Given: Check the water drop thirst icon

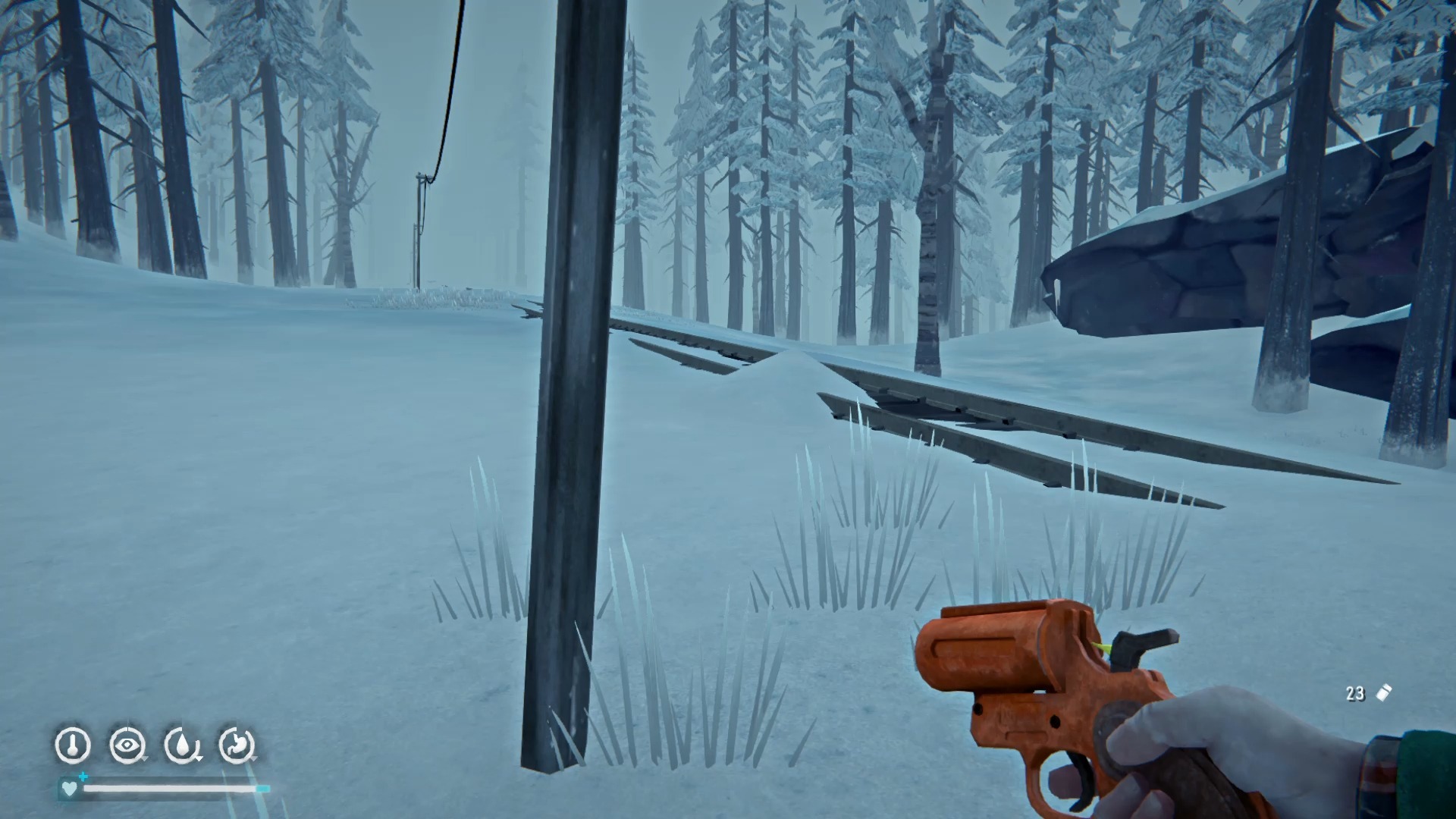Looking at the screenshot, I should (x=182, y=745).
